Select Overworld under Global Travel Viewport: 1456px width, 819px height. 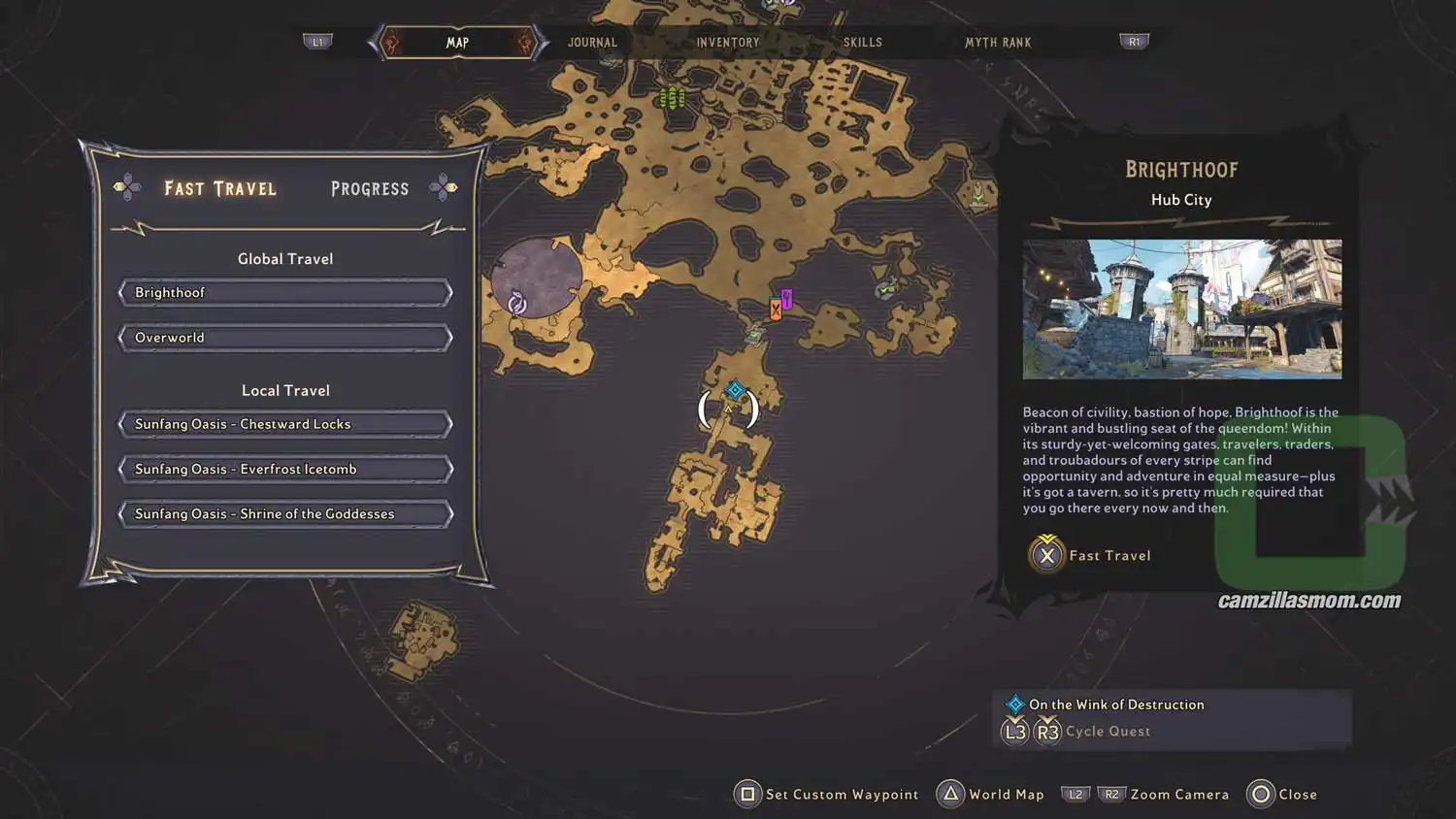tap(284, 337)
